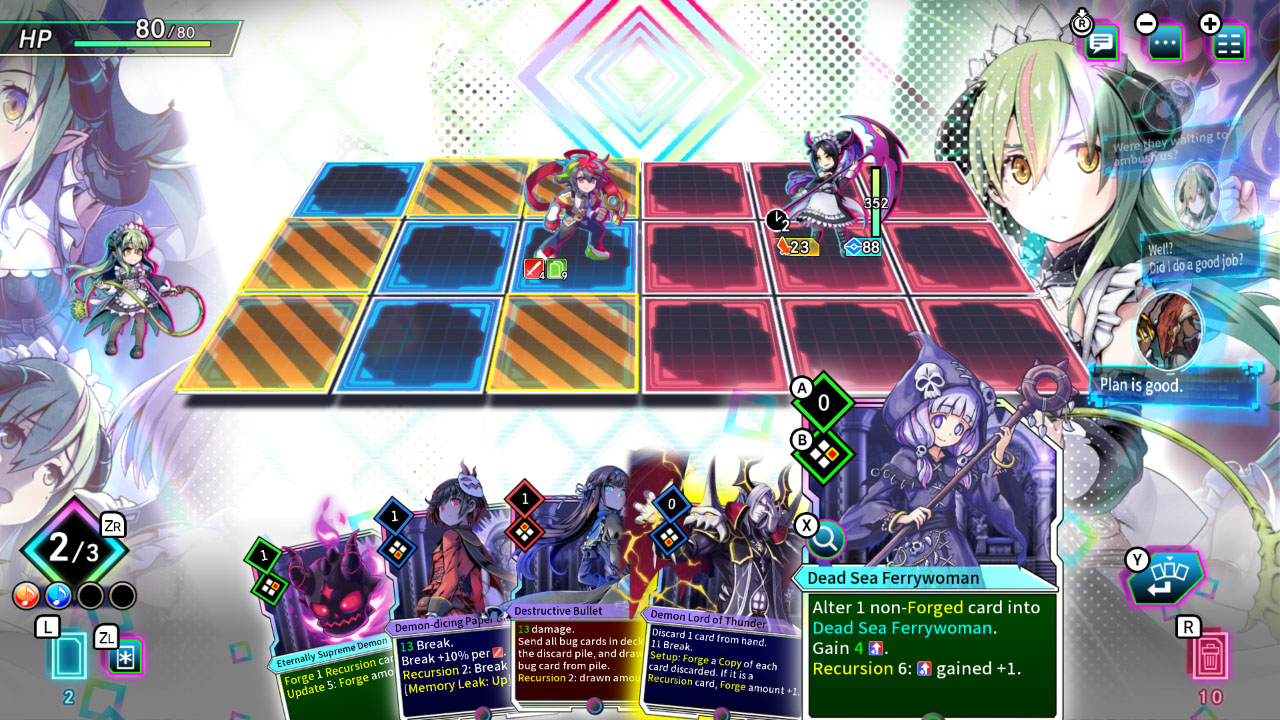Open the three-dot messages dropdown
The width and height of the screenshot is (1280, 720).
(x=1163, y=44)
